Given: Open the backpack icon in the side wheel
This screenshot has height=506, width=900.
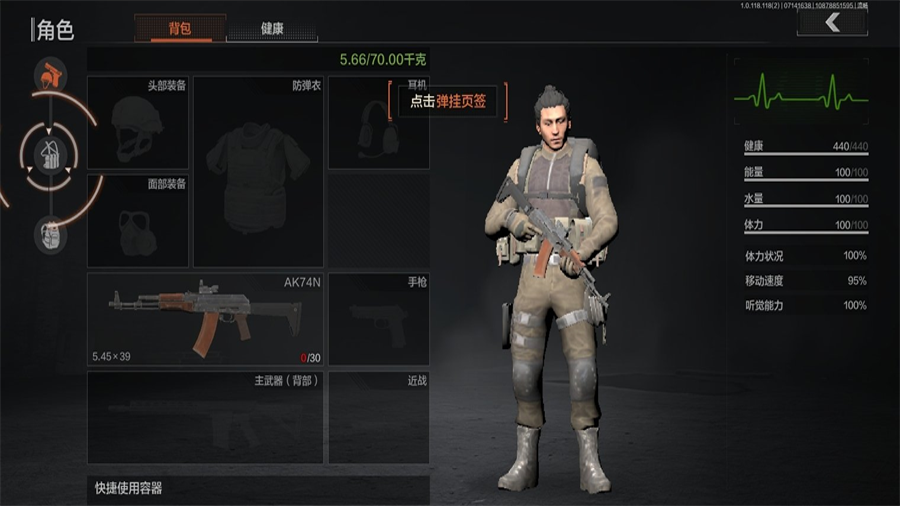Looking at the screenshot, I should (x=50, y=234).
